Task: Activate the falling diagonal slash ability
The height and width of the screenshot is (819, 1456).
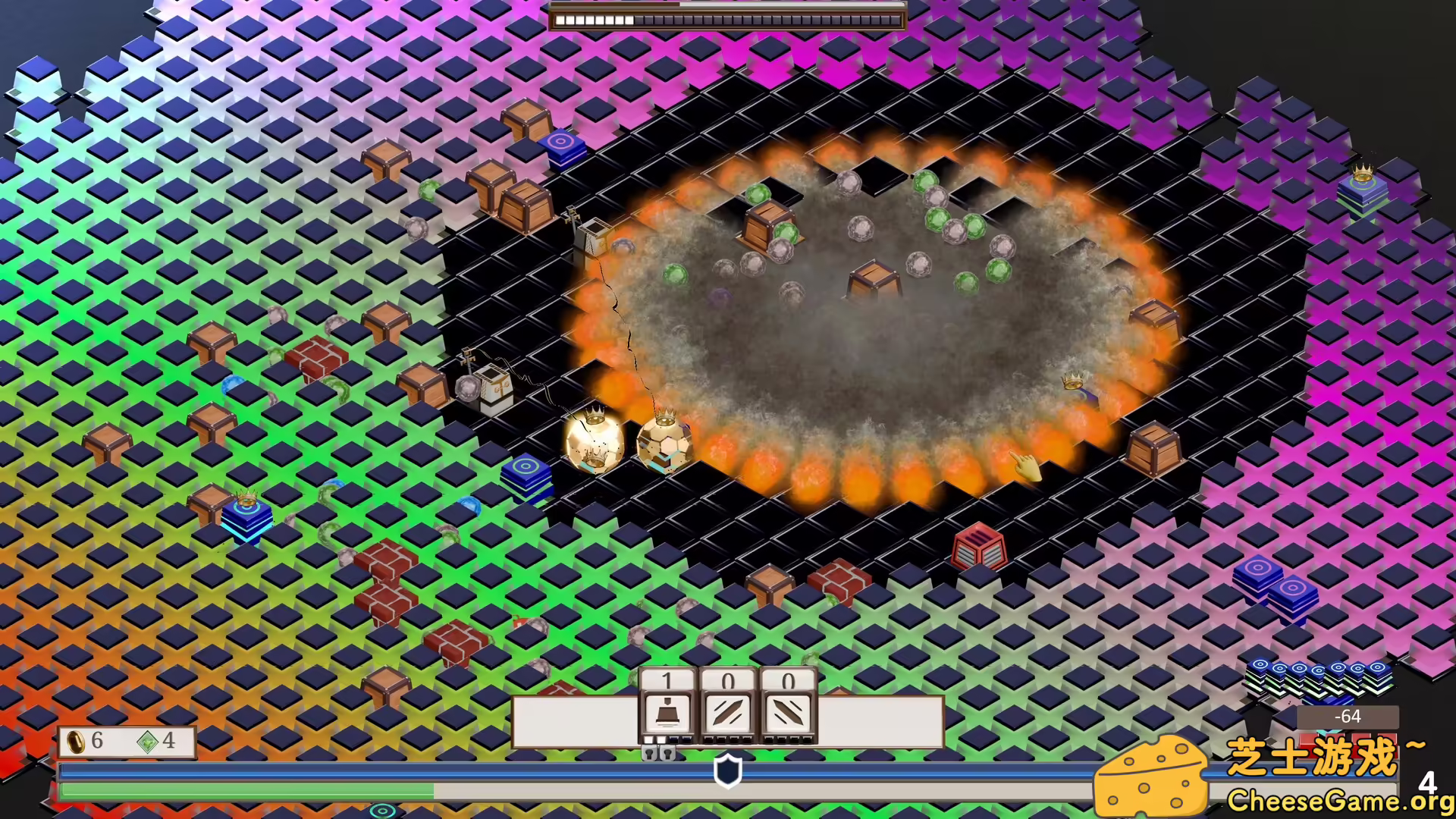Action: 789,713
